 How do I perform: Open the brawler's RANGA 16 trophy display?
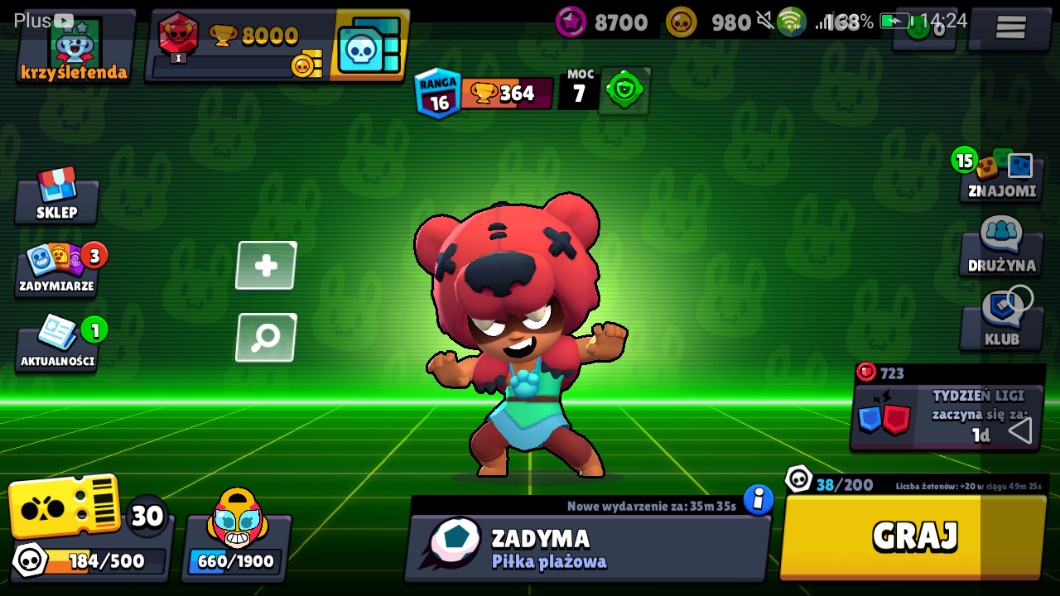click(x=484, y=93)
